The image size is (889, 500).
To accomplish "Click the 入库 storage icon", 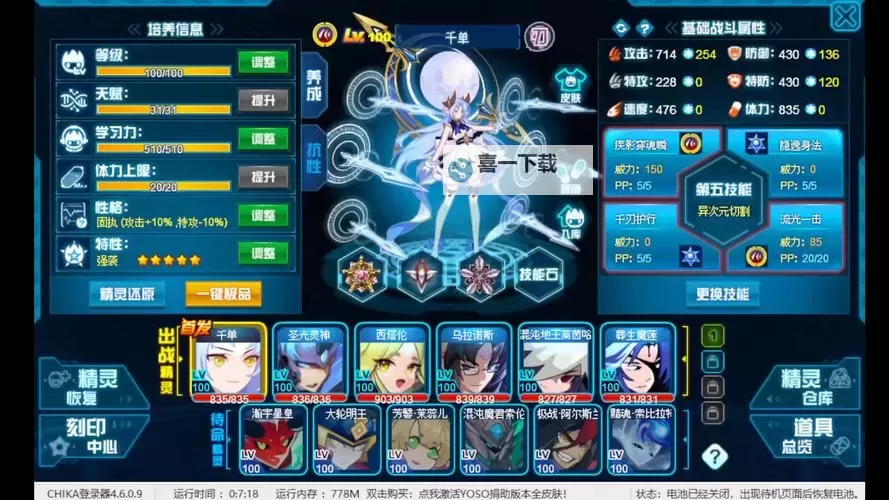I will point(570,220).
